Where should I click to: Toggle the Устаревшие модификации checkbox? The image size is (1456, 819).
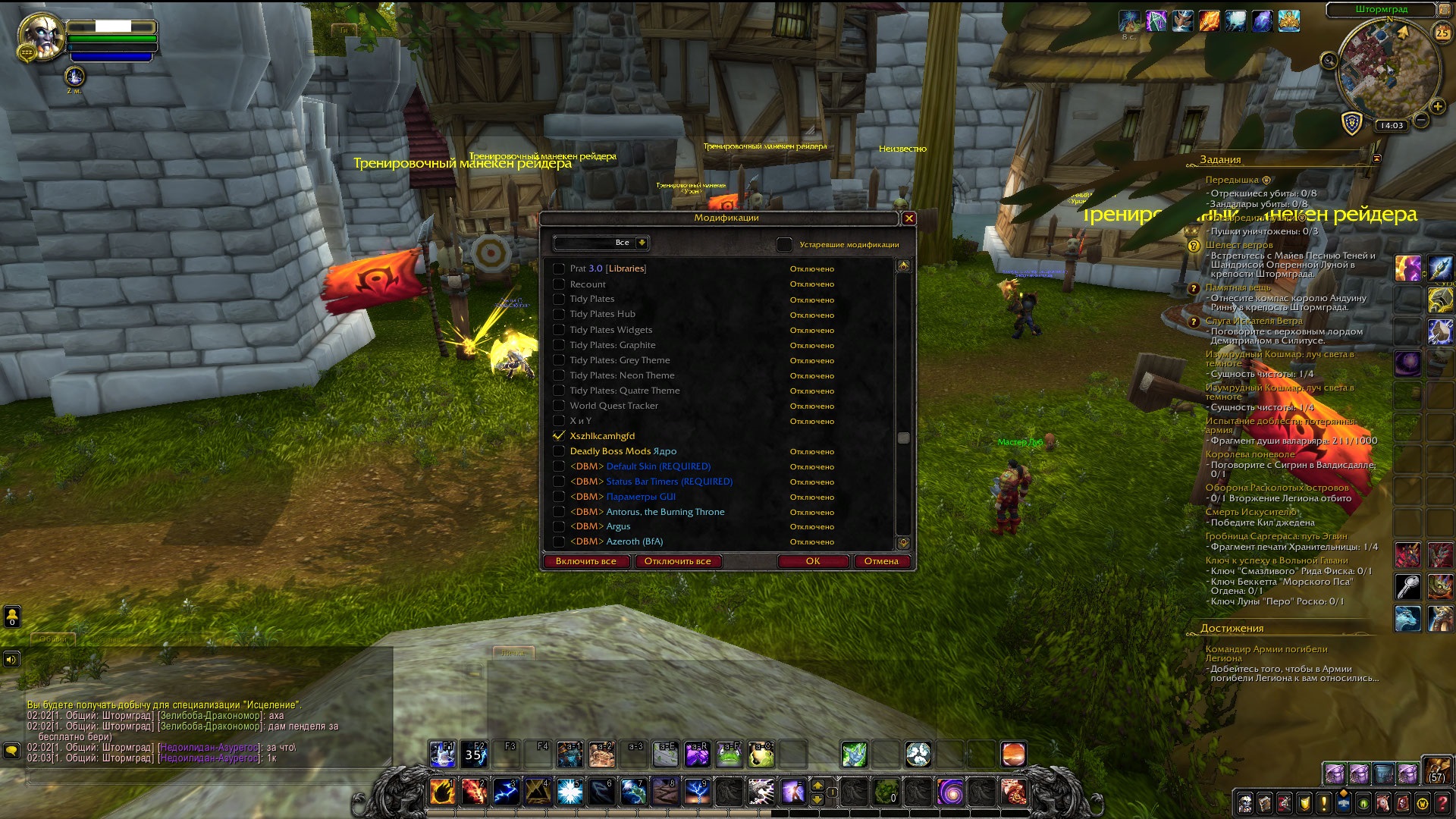(784, 244)
